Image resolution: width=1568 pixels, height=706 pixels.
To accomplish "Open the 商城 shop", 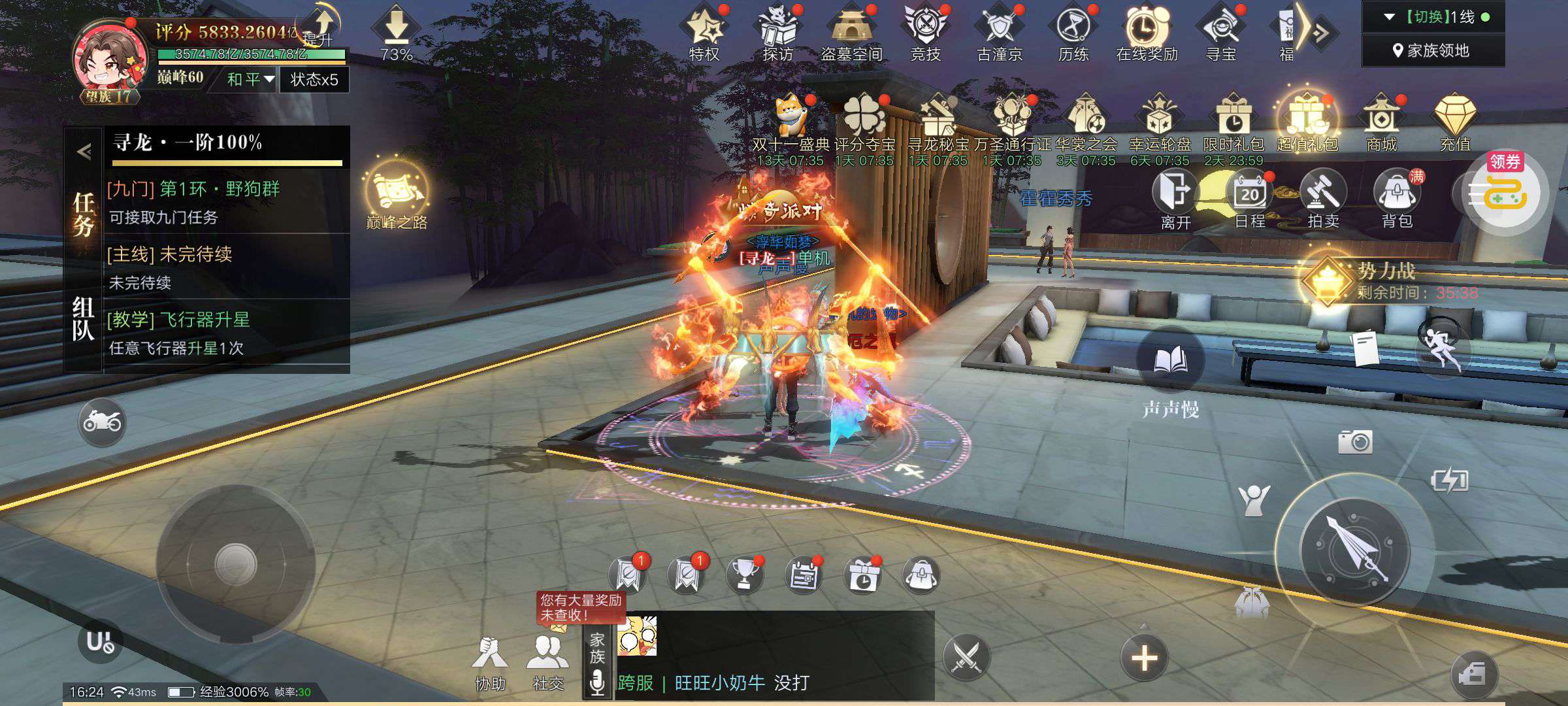I will pos(1381,124).
